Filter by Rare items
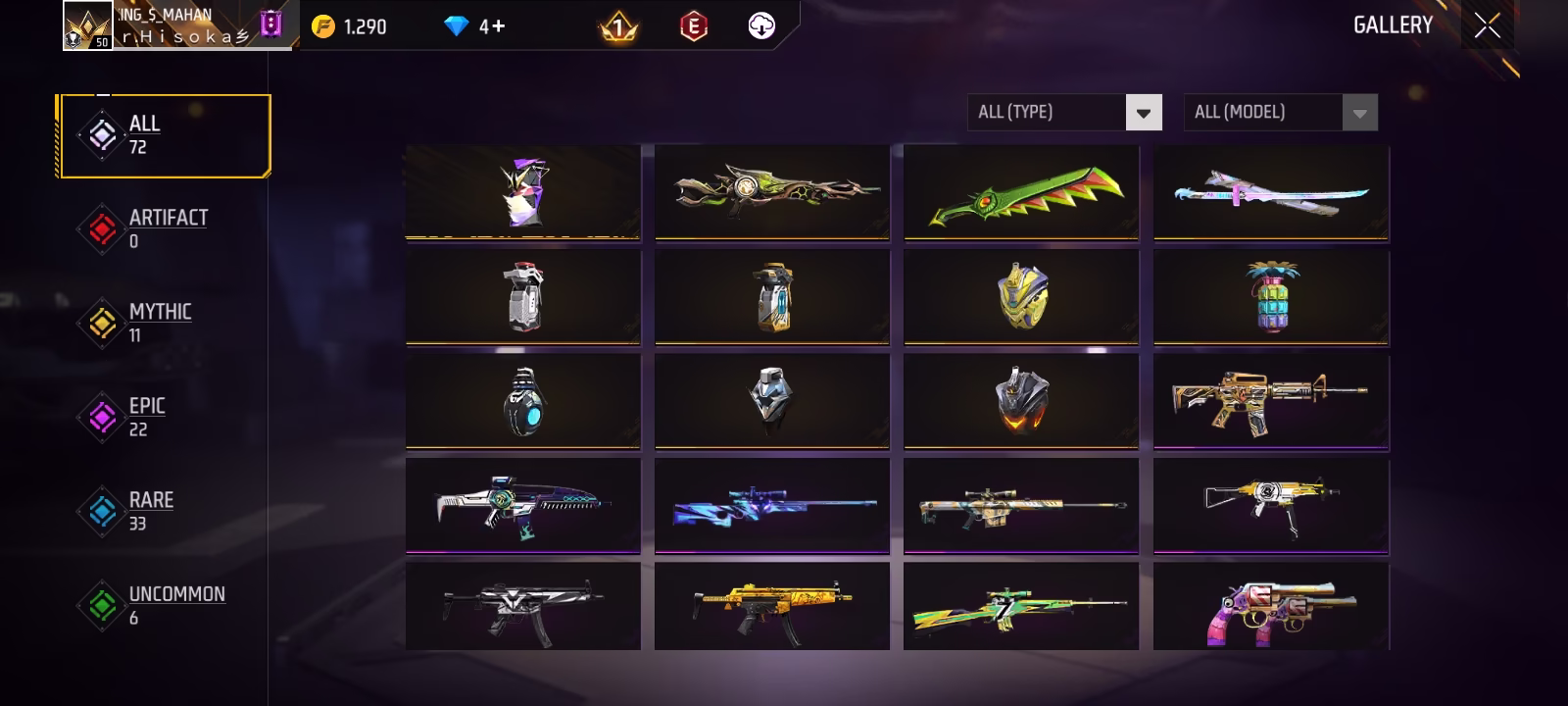The height and width of the screenshot is (706, 1568). click(149, 511)
